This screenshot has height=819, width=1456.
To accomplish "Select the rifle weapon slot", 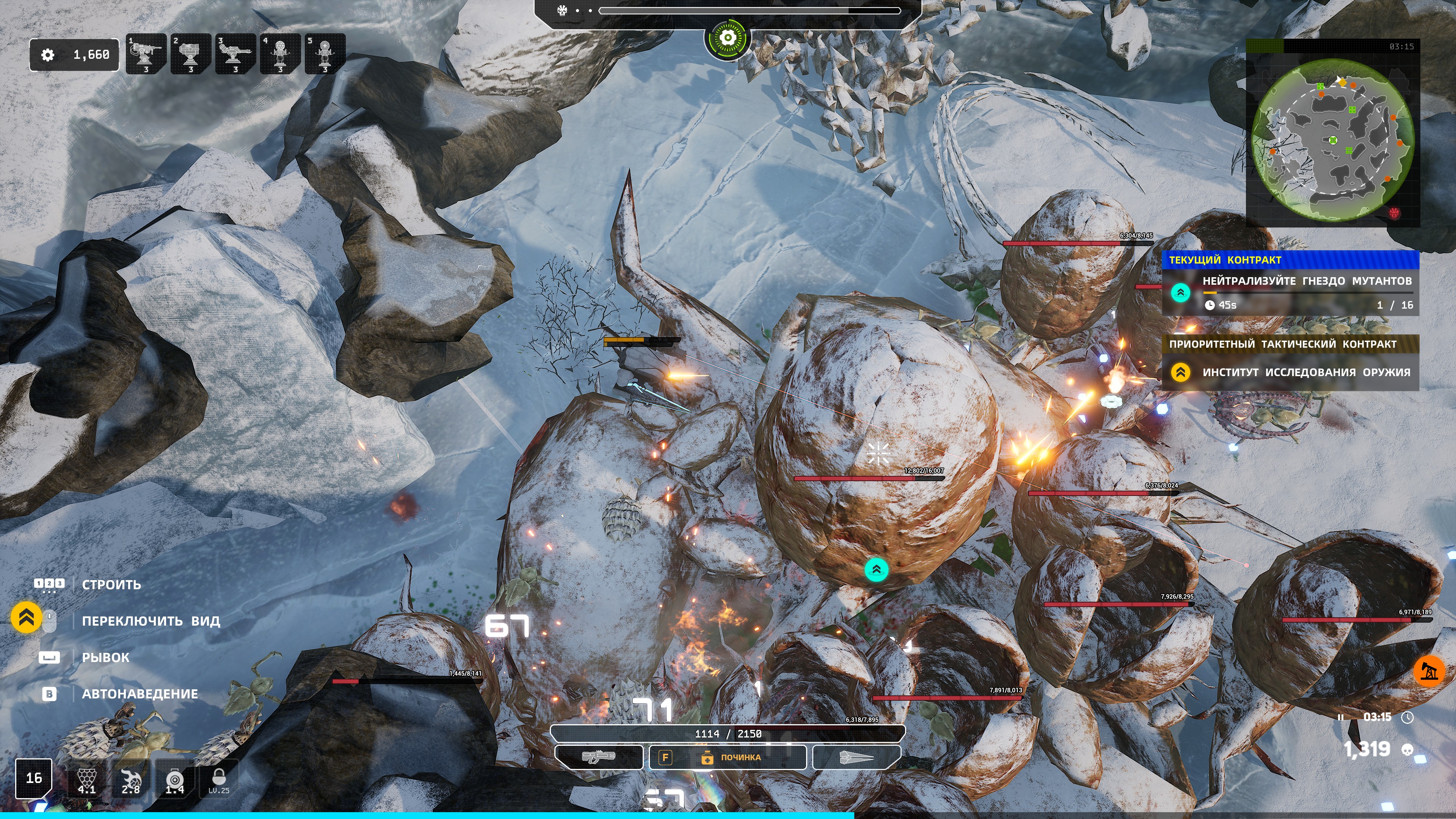I will click(x=599, y=757).
